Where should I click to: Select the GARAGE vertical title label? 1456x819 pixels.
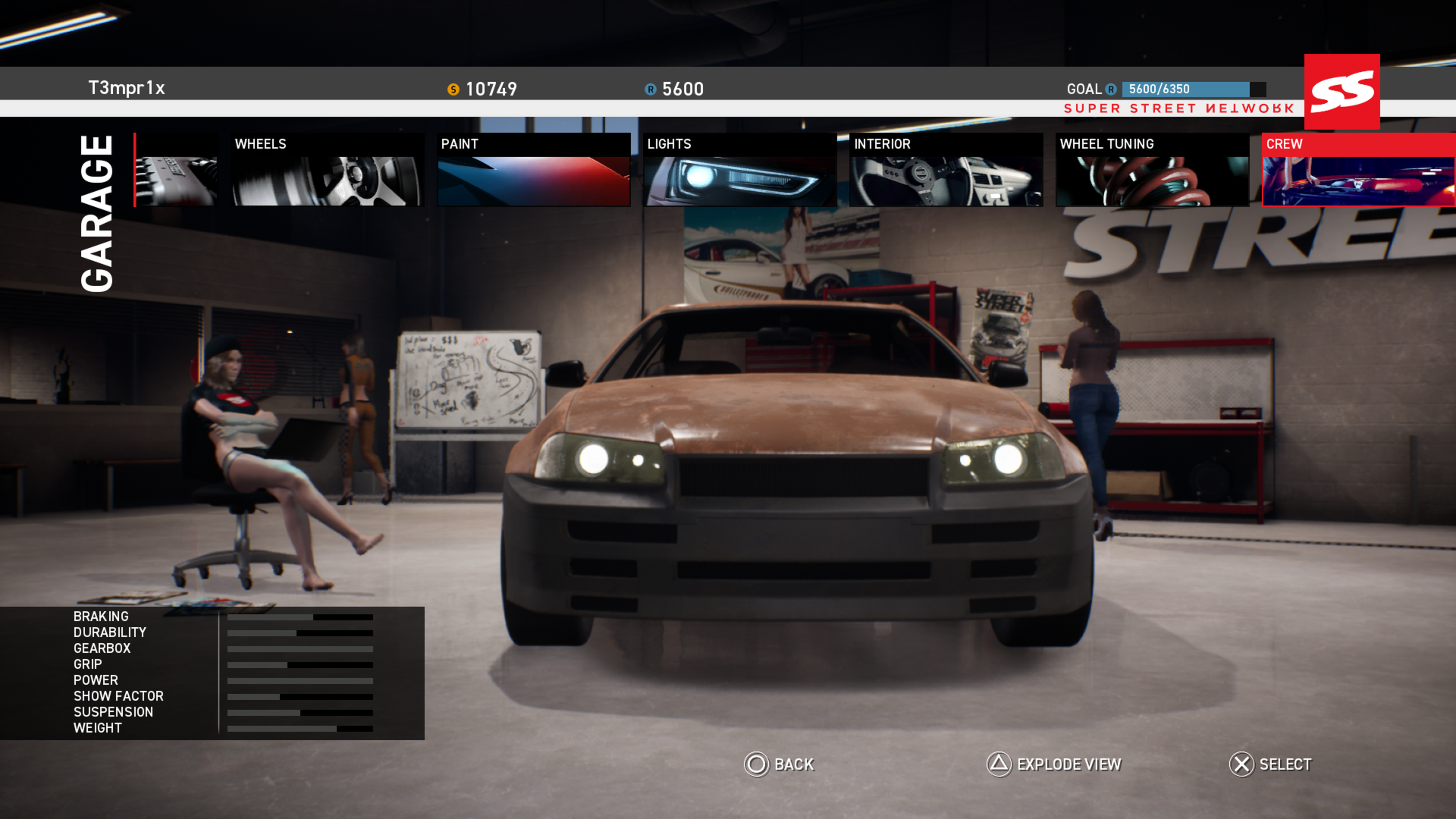pyautogui.click(x=96, y=212)
